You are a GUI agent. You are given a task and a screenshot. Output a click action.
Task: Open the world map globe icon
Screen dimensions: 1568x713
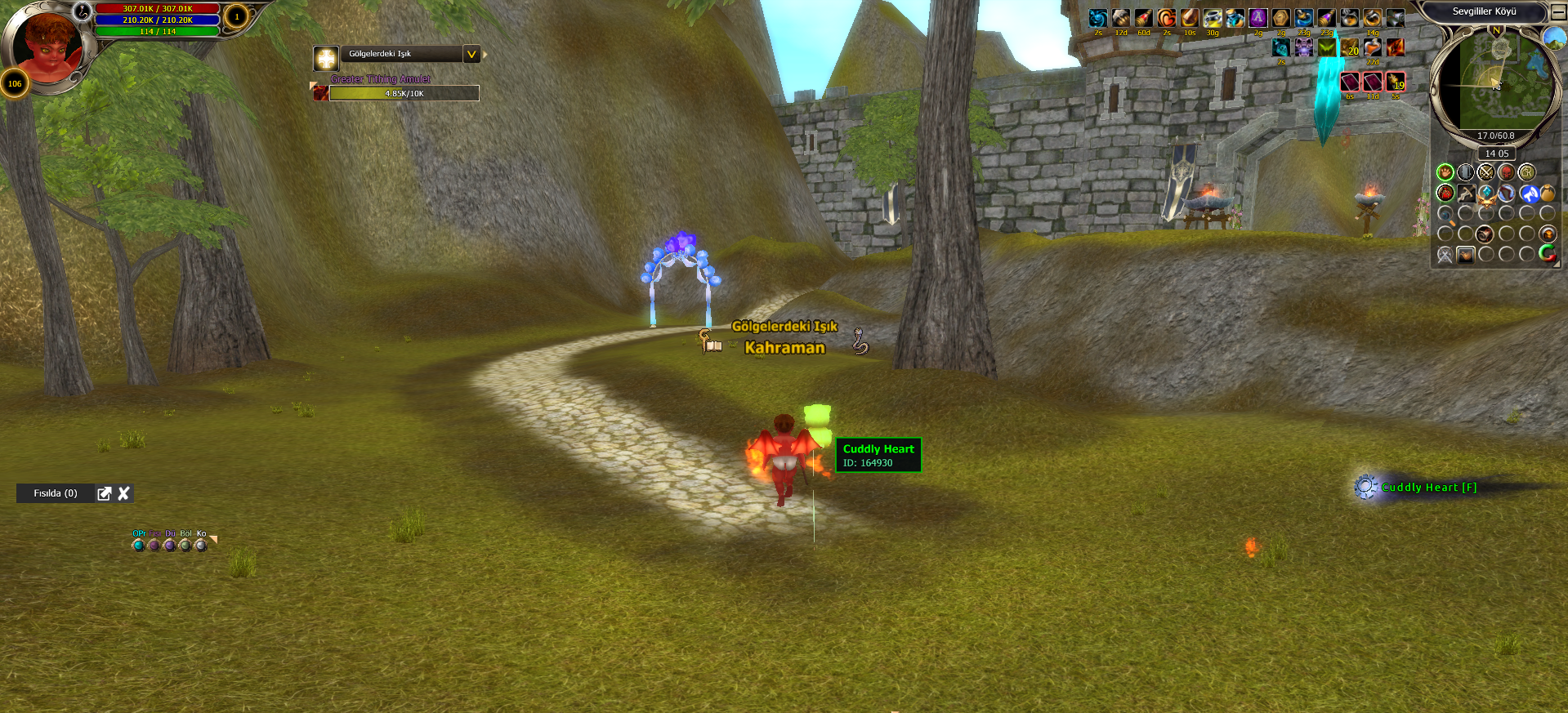1554,38
